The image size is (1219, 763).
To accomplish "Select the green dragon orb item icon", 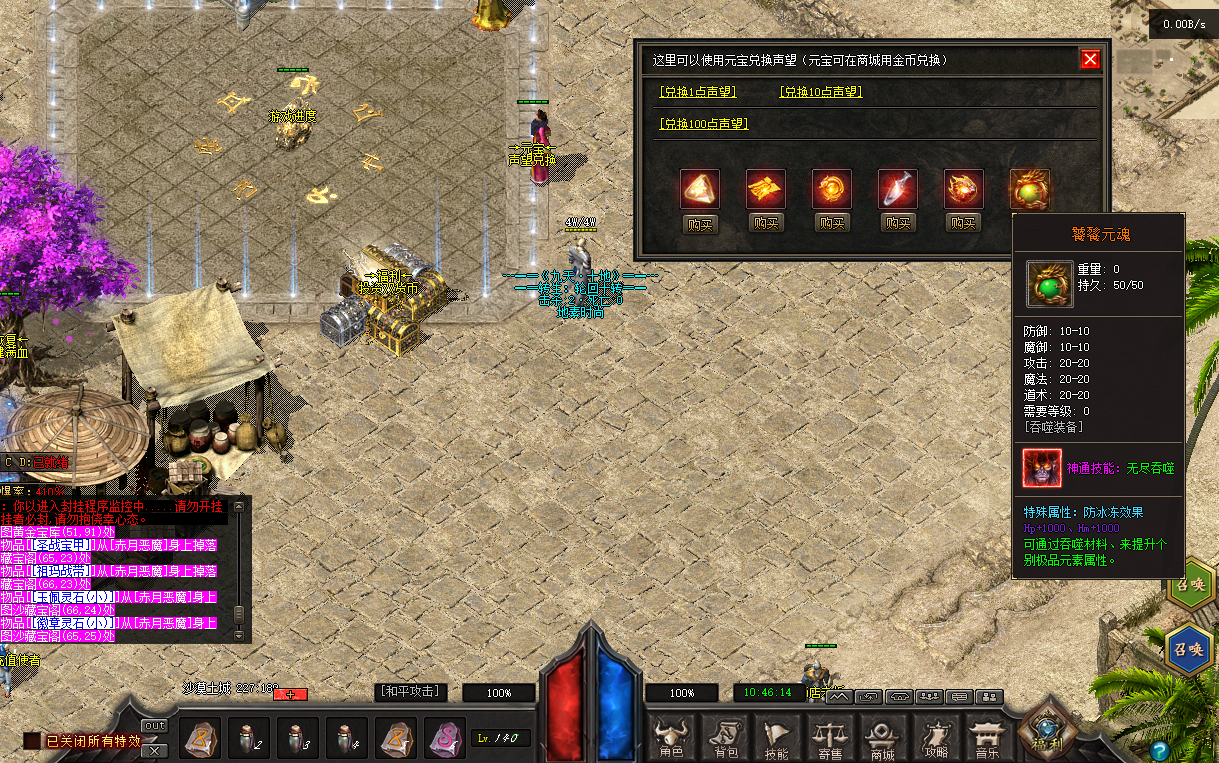I will point(1029,189).
